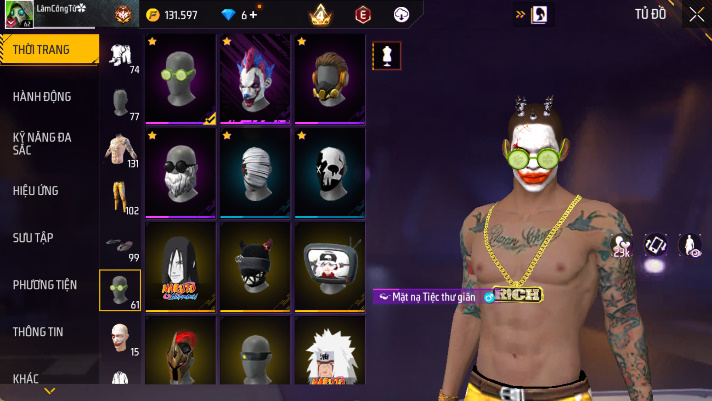Screen dimensions: 712x401
Task: Select the bandage-wrapped mummy mask
Action: pos(255,171)
